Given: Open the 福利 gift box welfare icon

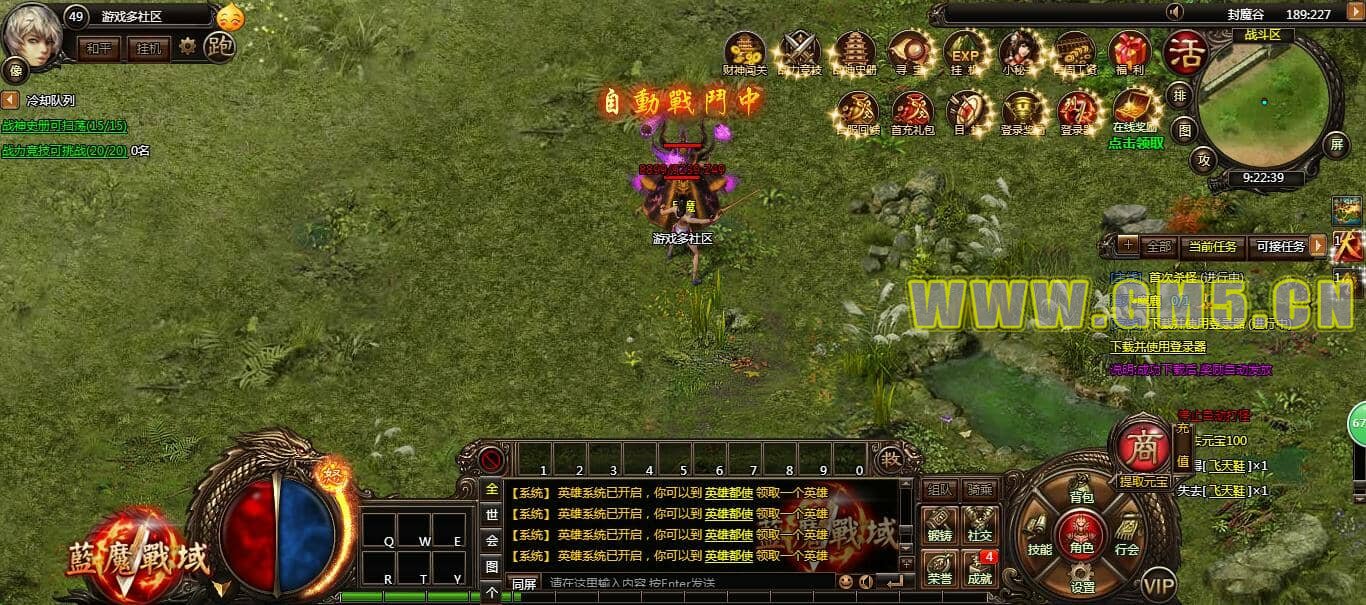Looking at the screenshot, I should [1130, 52].
